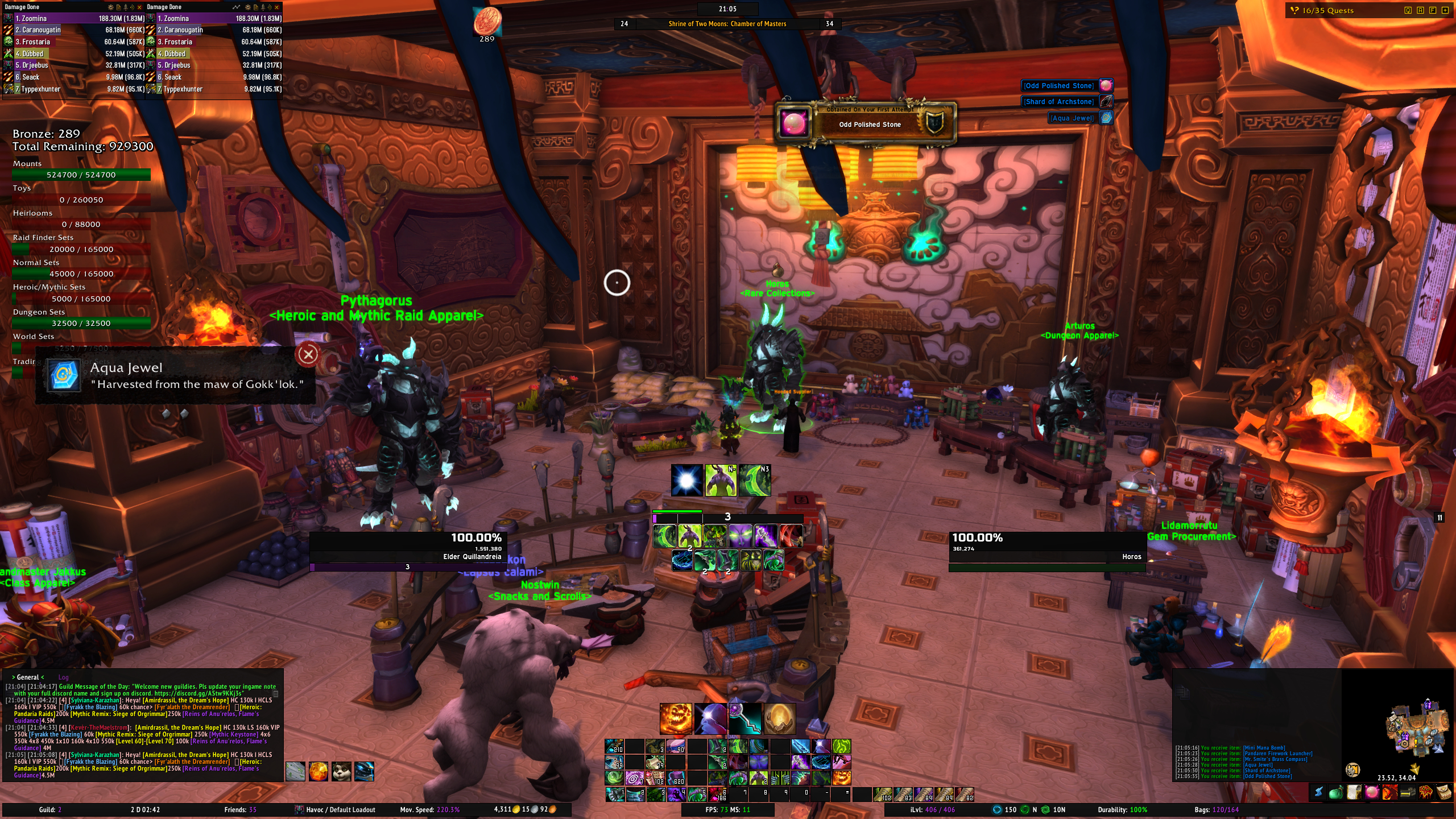Open the Odd Polished Stone loot link
The width and height of the screenshot is (1456, 819).
pos(1058,86)
